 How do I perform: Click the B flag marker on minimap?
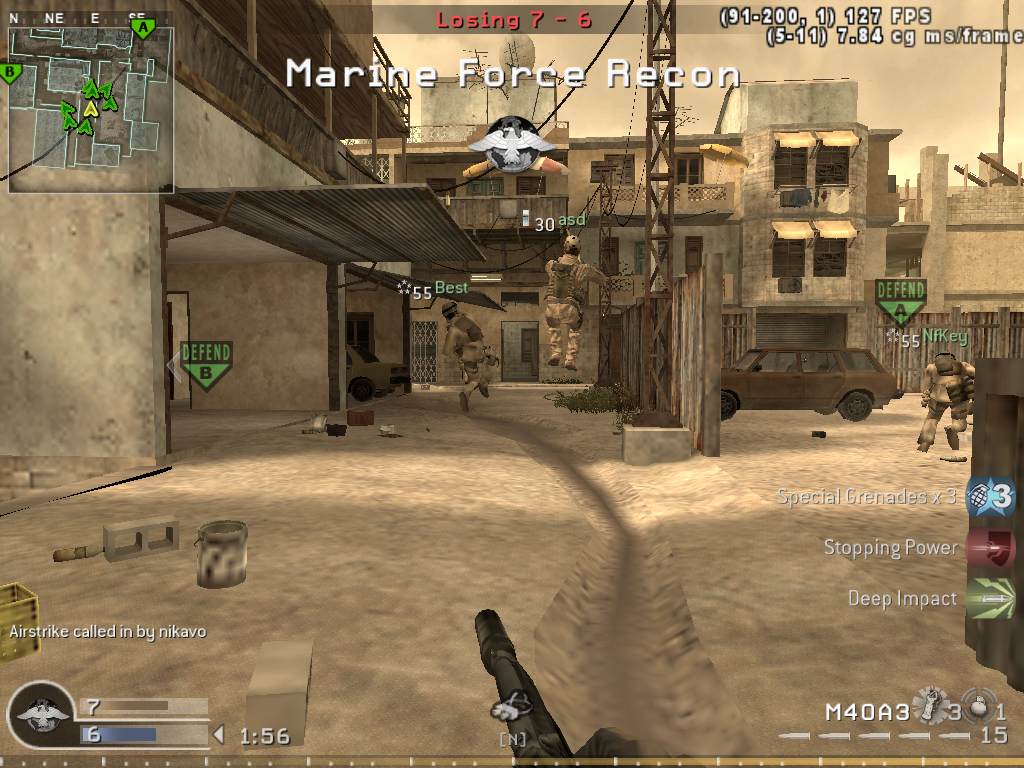tap(12, 72)
